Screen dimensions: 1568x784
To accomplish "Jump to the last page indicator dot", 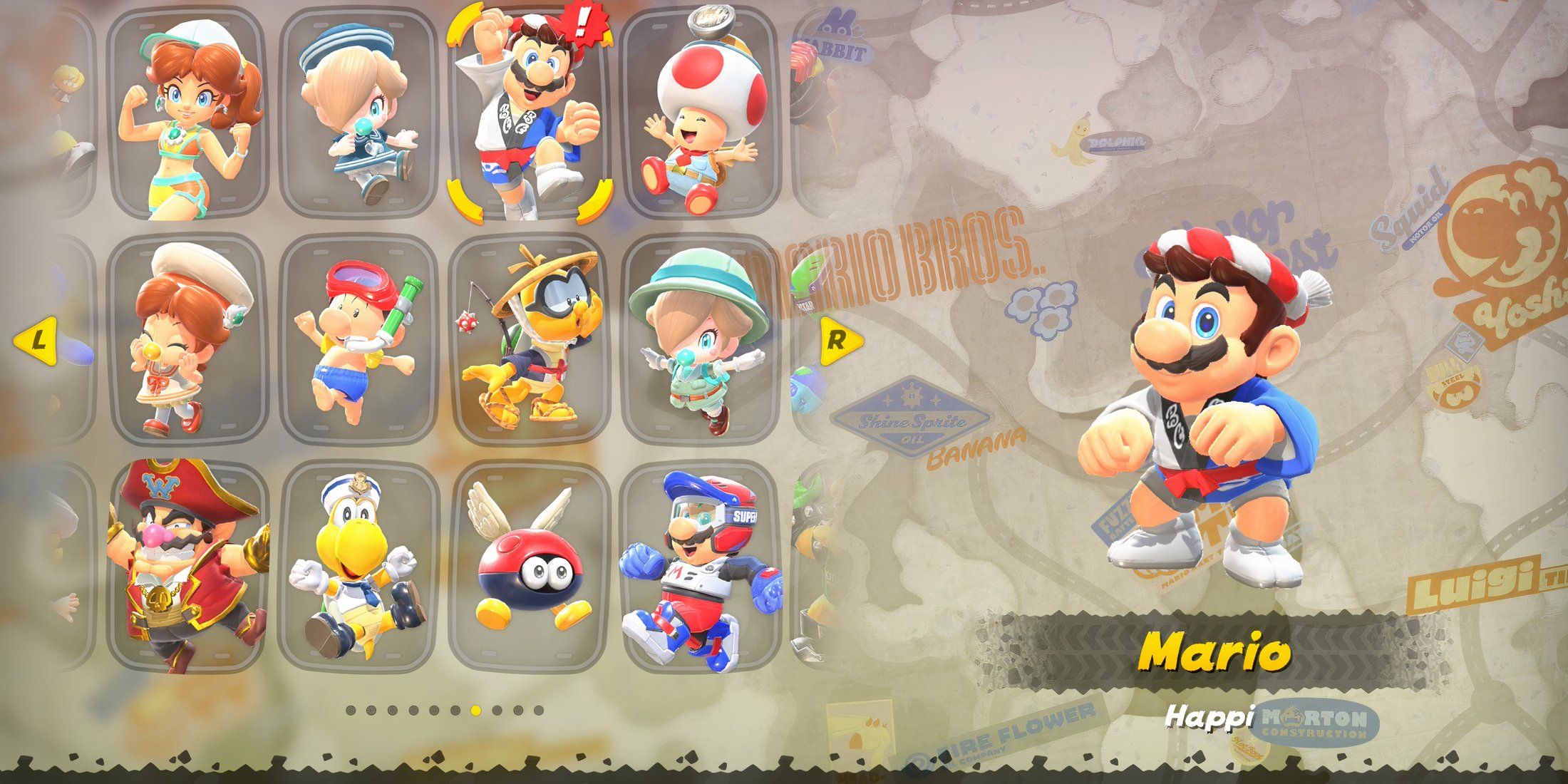I will pos(539,711).
